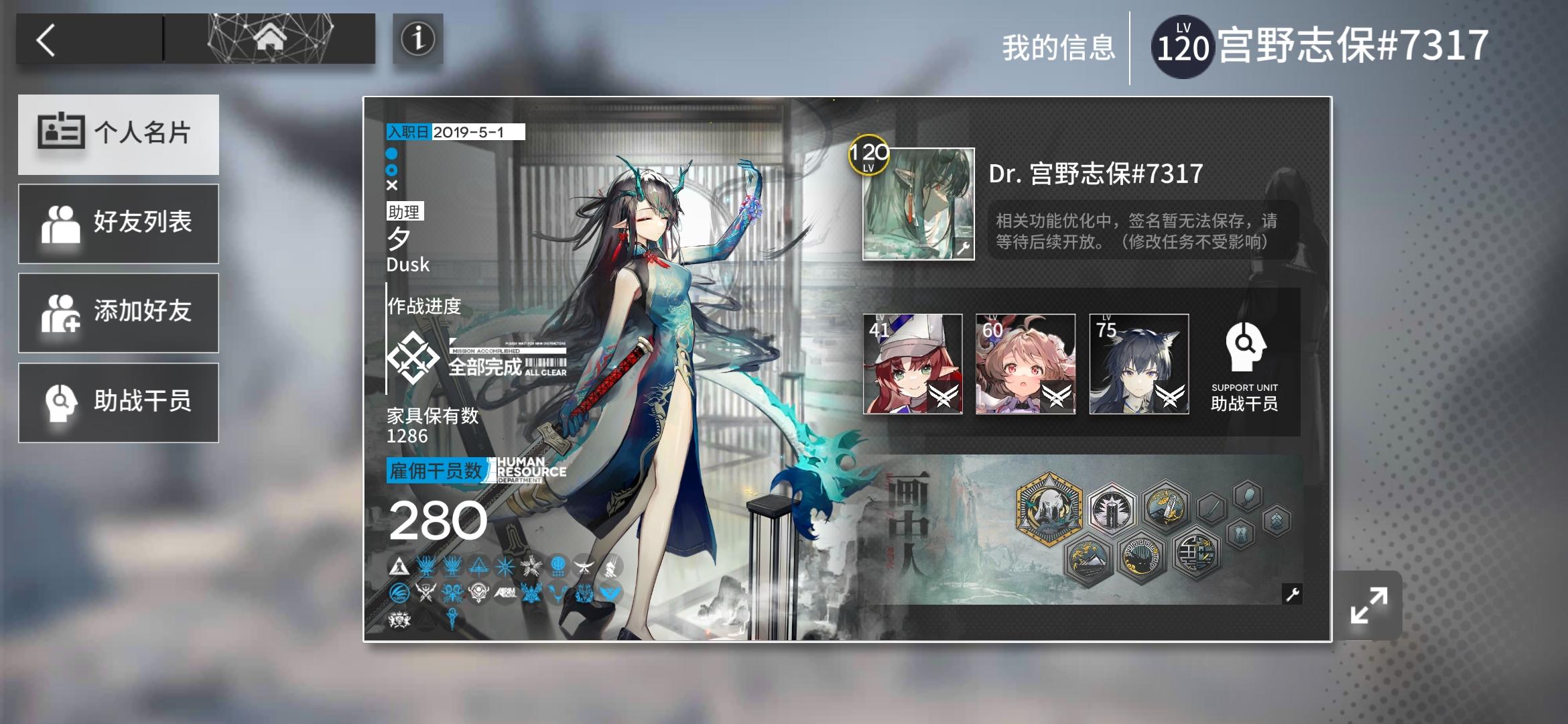Open the 添加好友 add friend panel
Image resolution: width=1568 pixels, height=724 pixels.
pos(118,312)
